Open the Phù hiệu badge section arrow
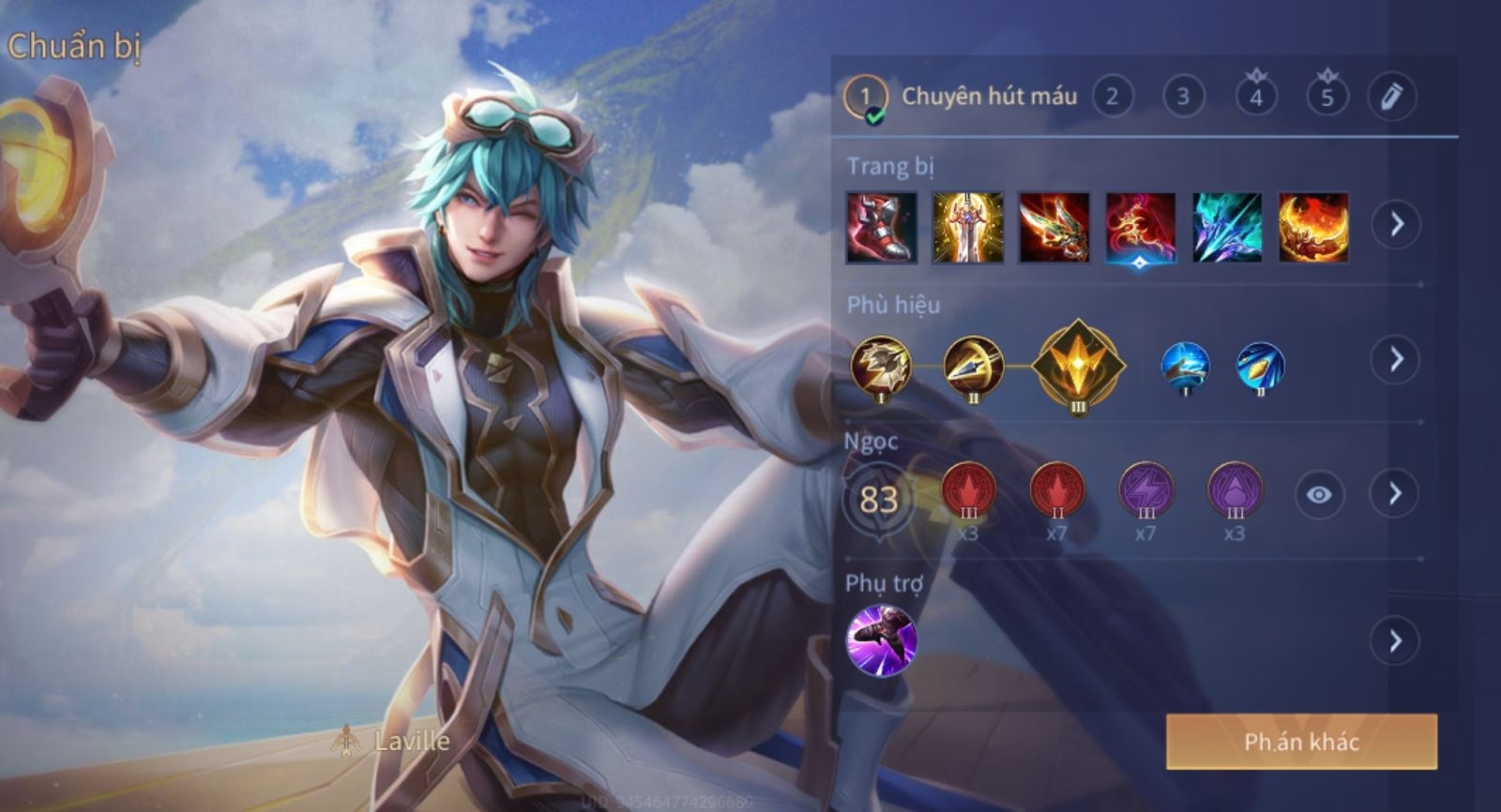 click(1396, 359)
